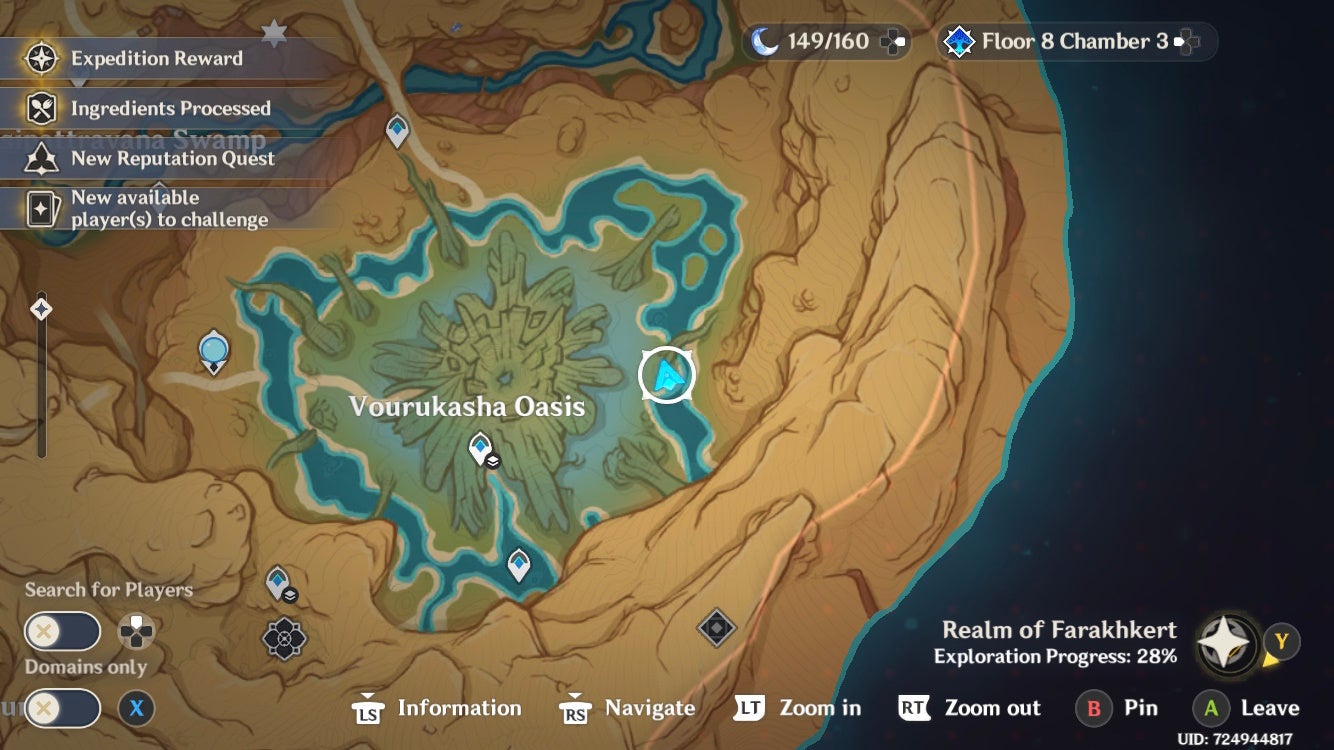Select the teleport waypoint north of the oasis

click(x=396, y=130)
